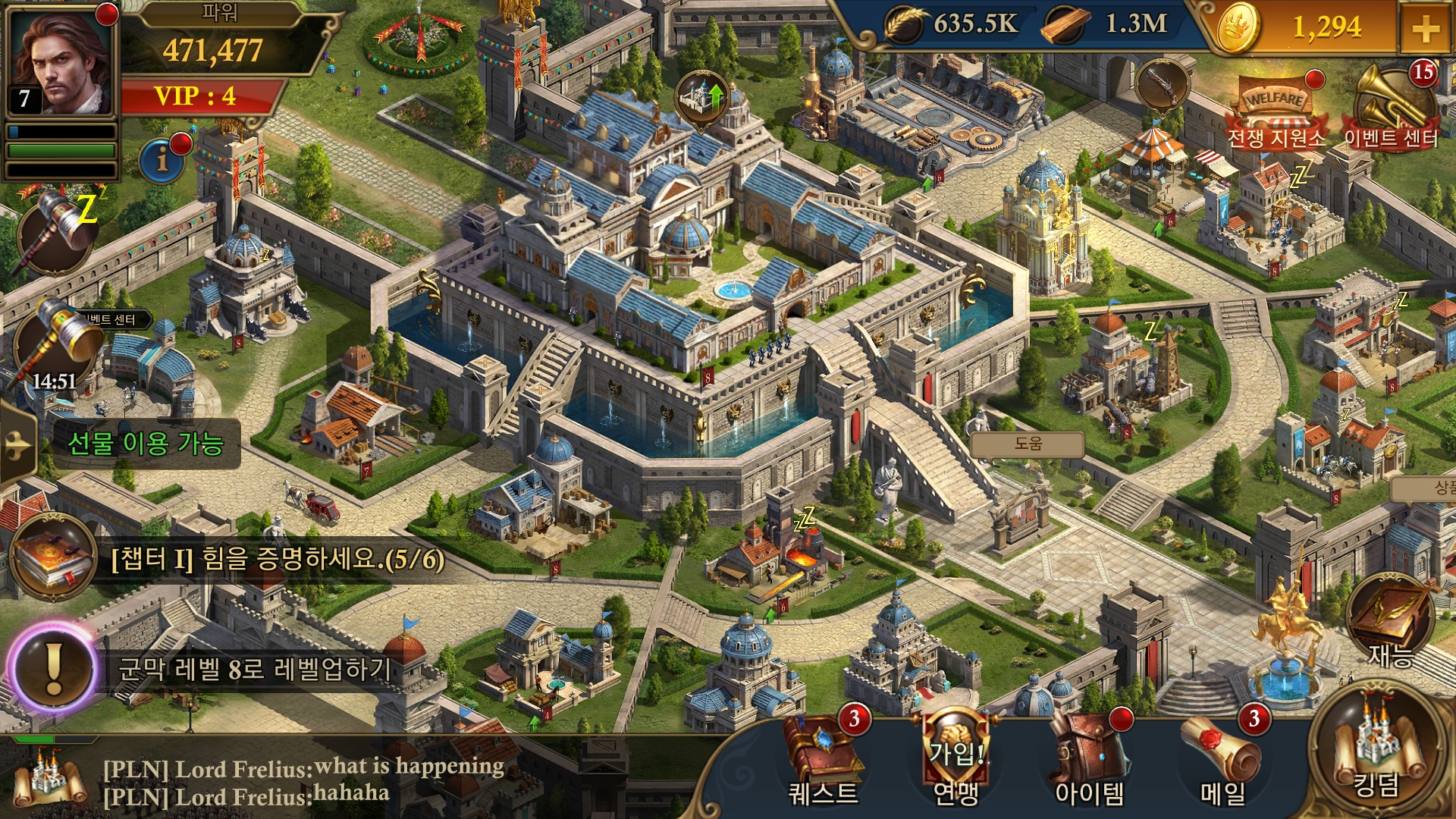The width and height of the screenshot is (1456, 819).
Task: Claim the available gift notice
Action: (146, 444)
